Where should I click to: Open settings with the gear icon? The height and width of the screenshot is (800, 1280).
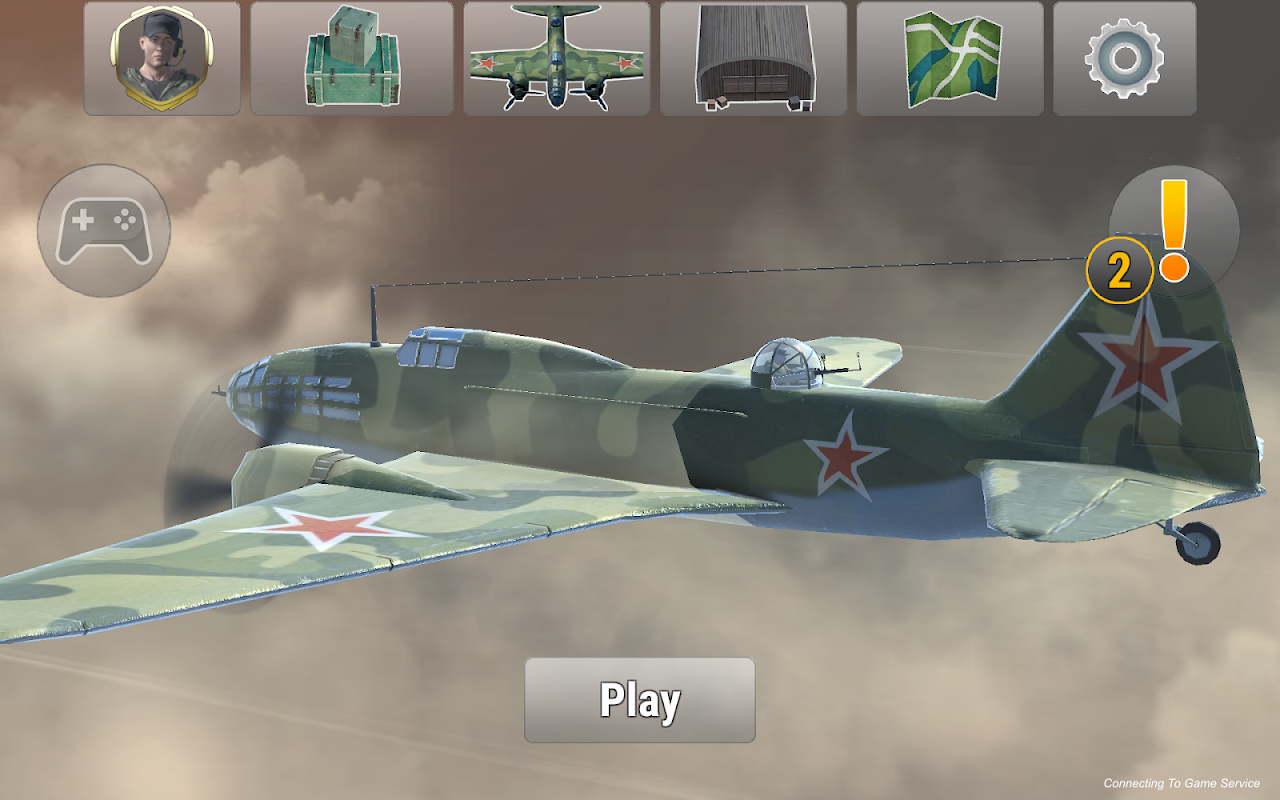click(x=1124, y=58)
